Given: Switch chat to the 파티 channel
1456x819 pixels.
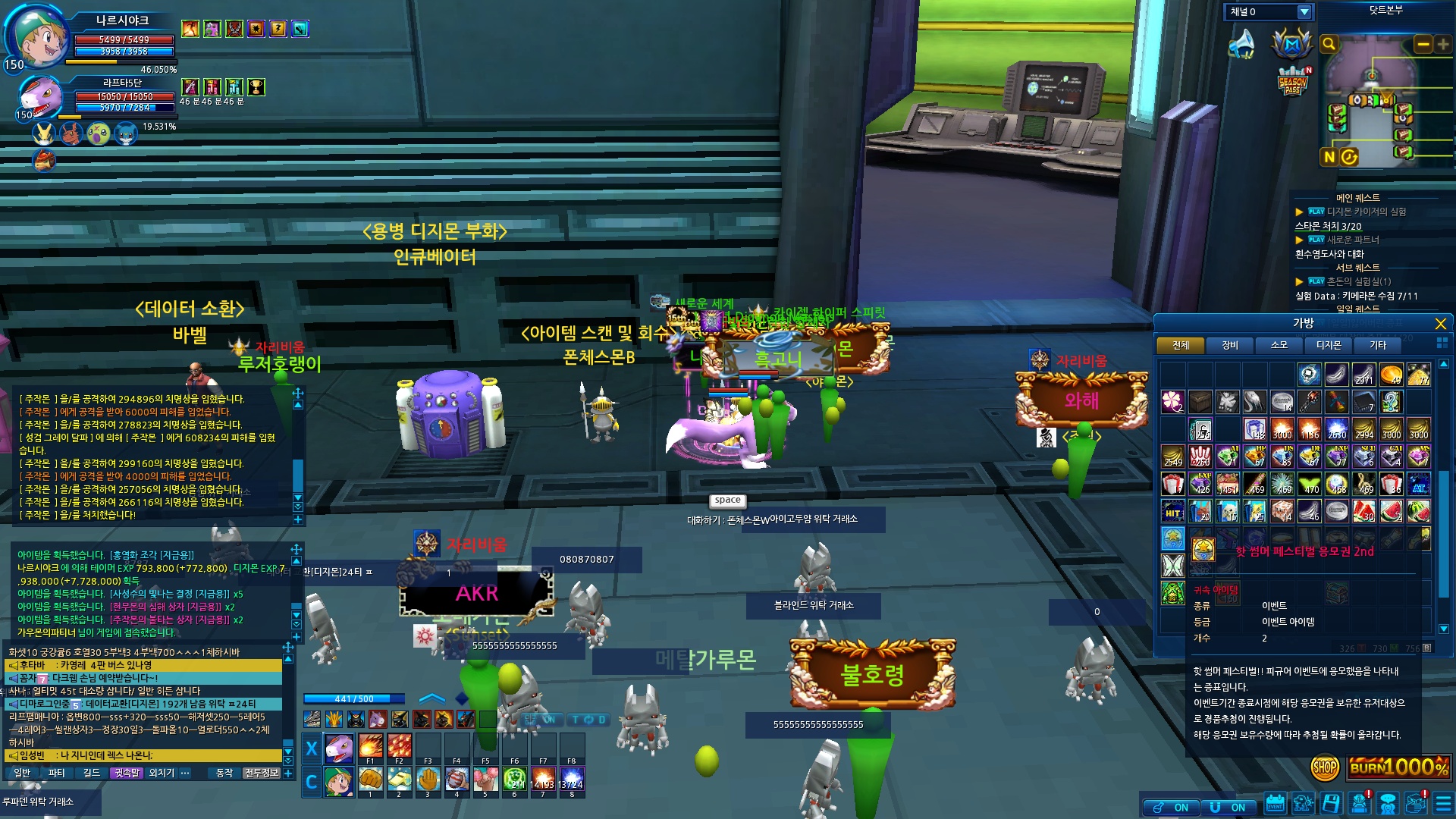Looking at the screenshot, I should click(x=57, y=773).
